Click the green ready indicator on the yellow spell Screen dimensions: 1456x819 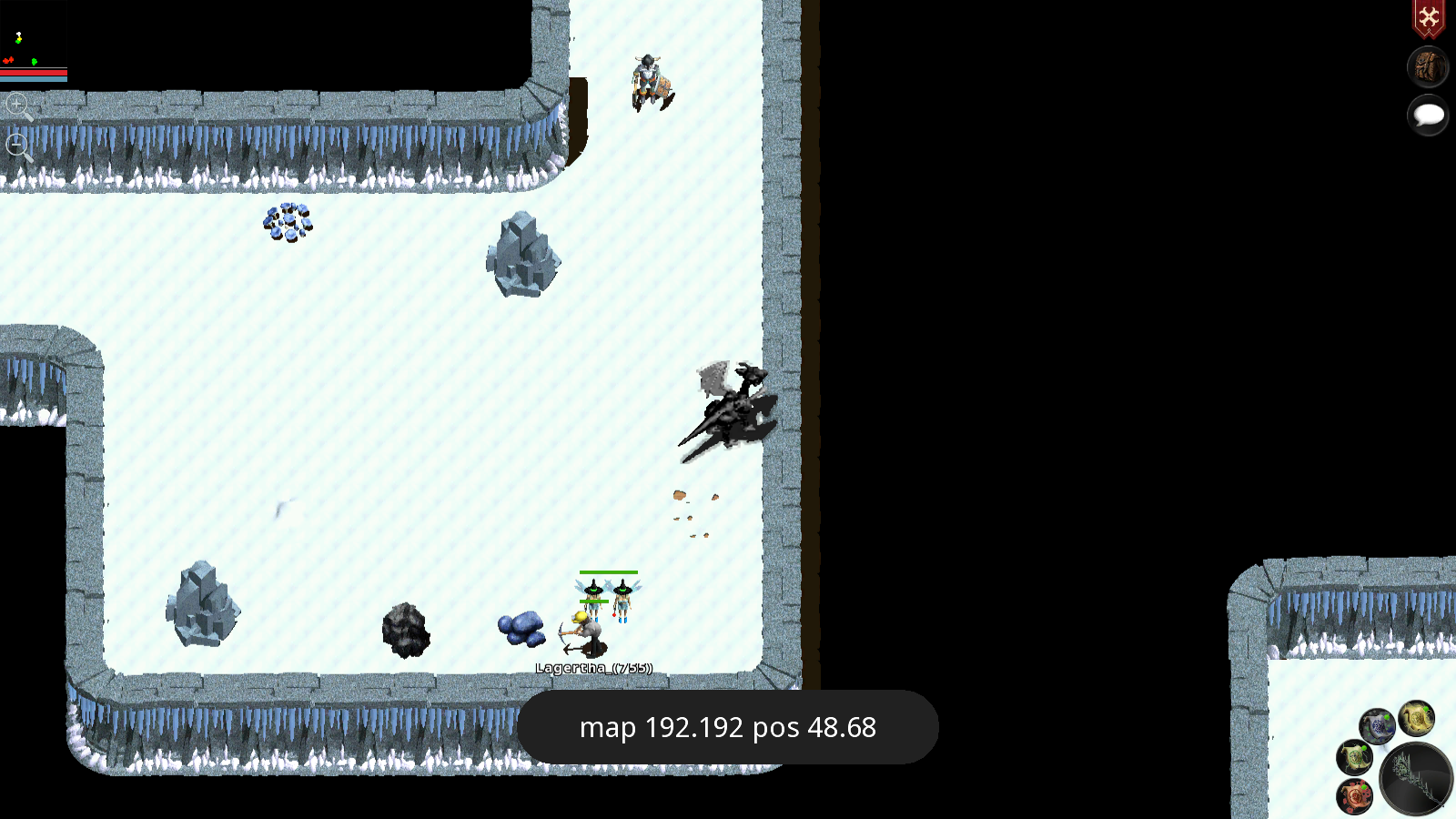click(x=1426, y=709)
